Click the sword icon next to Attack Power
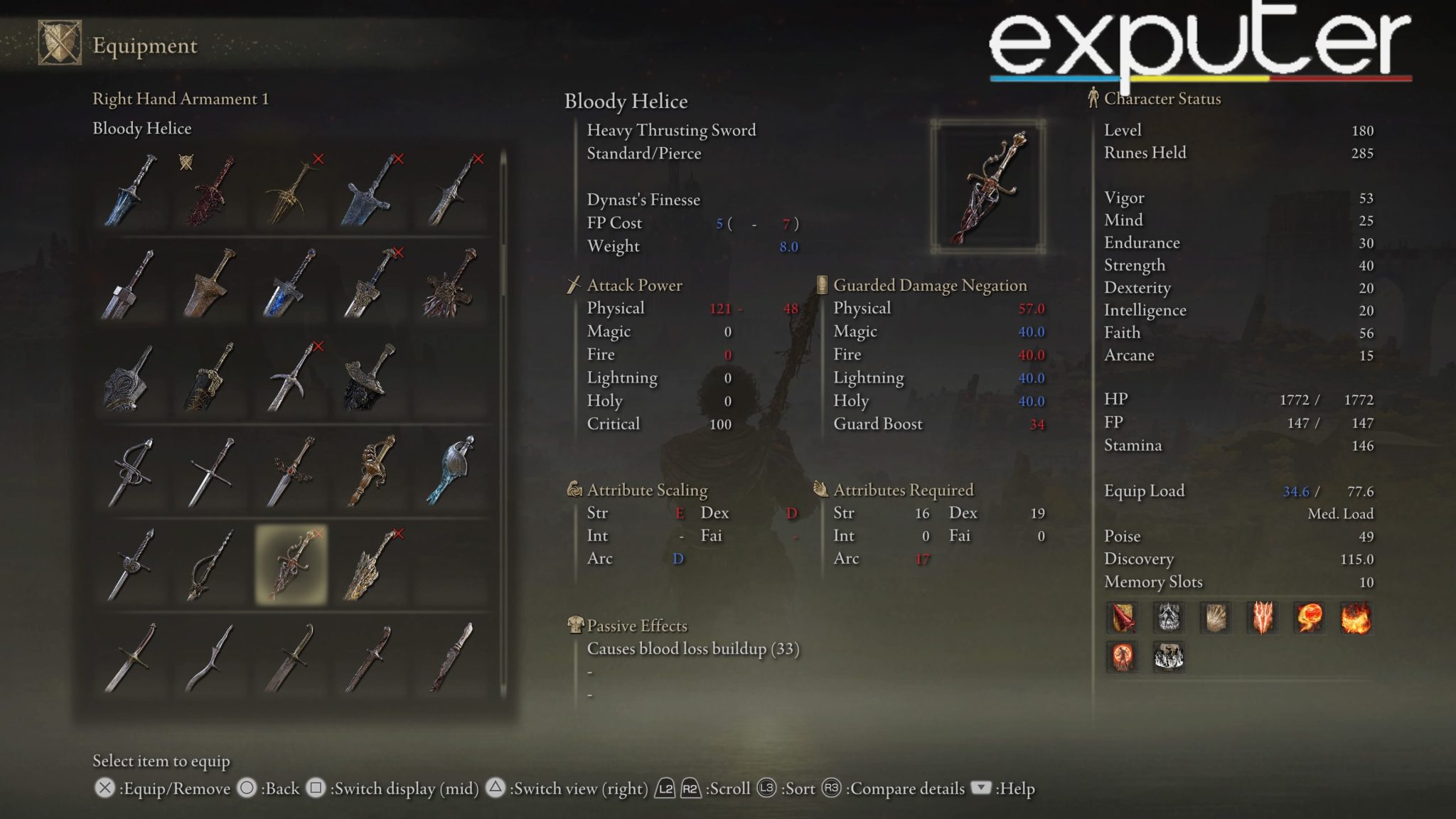Viewport: 1456px width, 819px height. coord(573,285)
